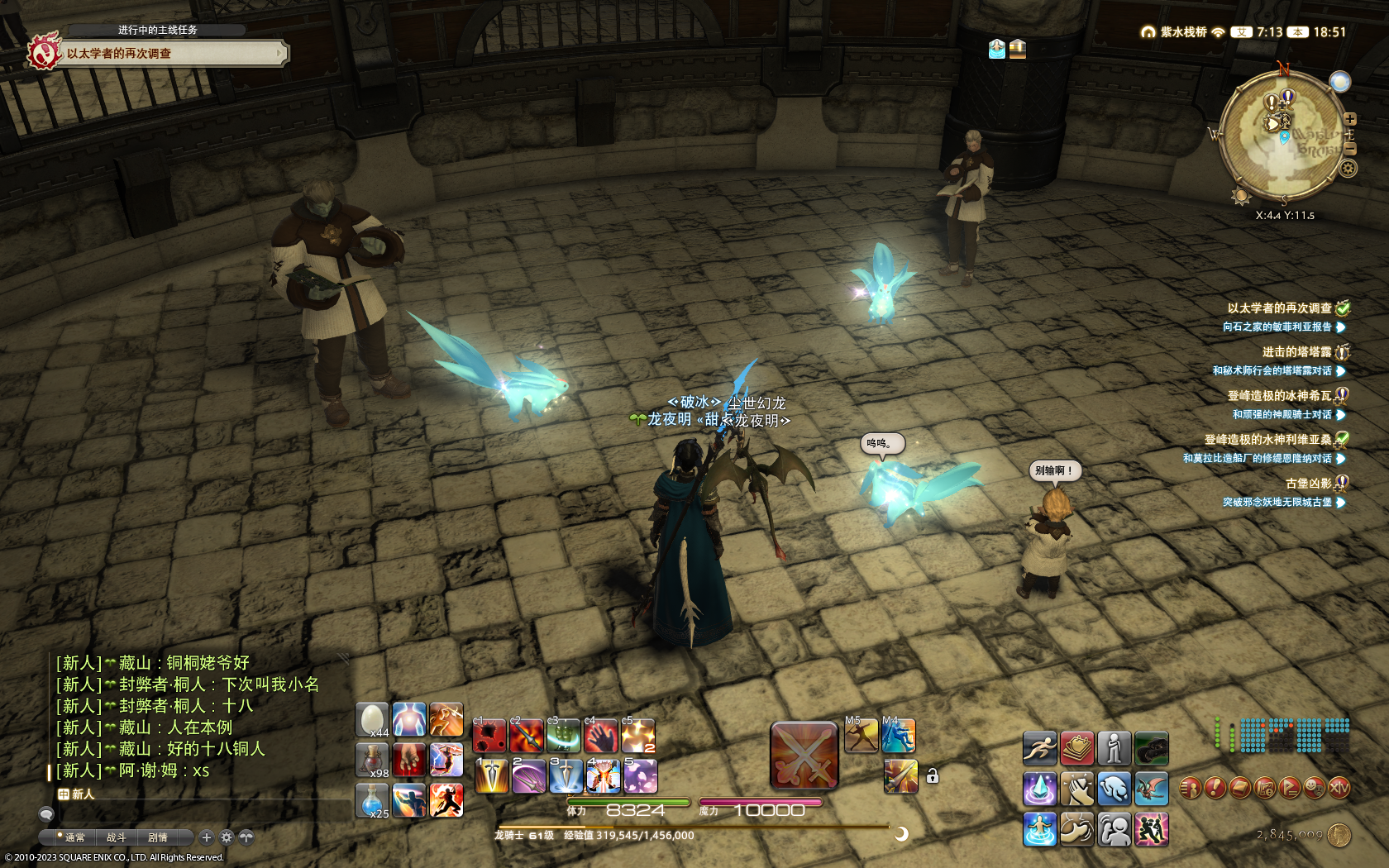Select the 通常 chat tab
This screenshot has width=1389, height=868.
click(x=74, y=837)
